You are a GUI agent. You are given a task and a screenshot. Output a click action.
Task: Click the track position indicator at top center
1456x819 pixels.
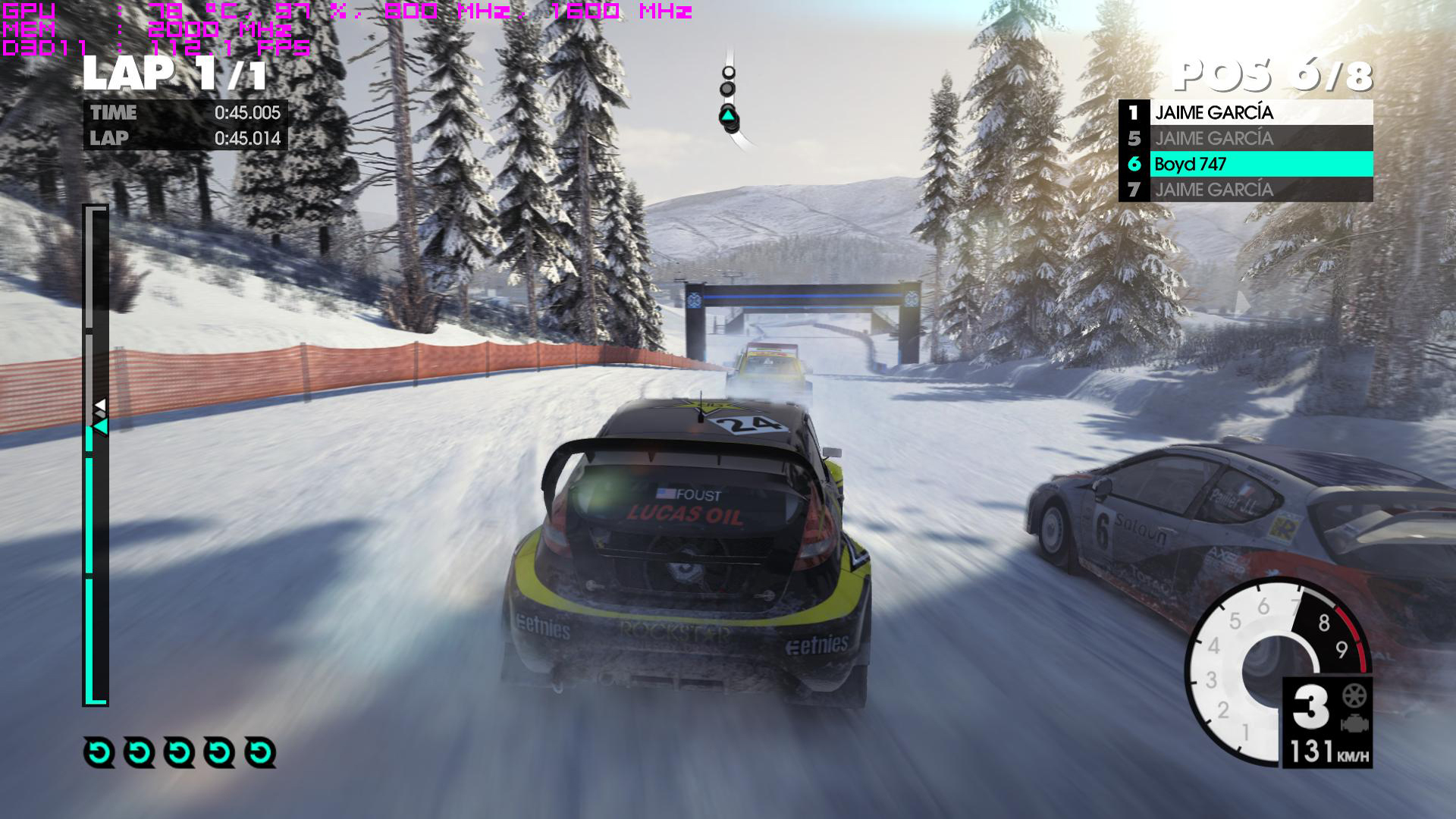click(729, 99)
